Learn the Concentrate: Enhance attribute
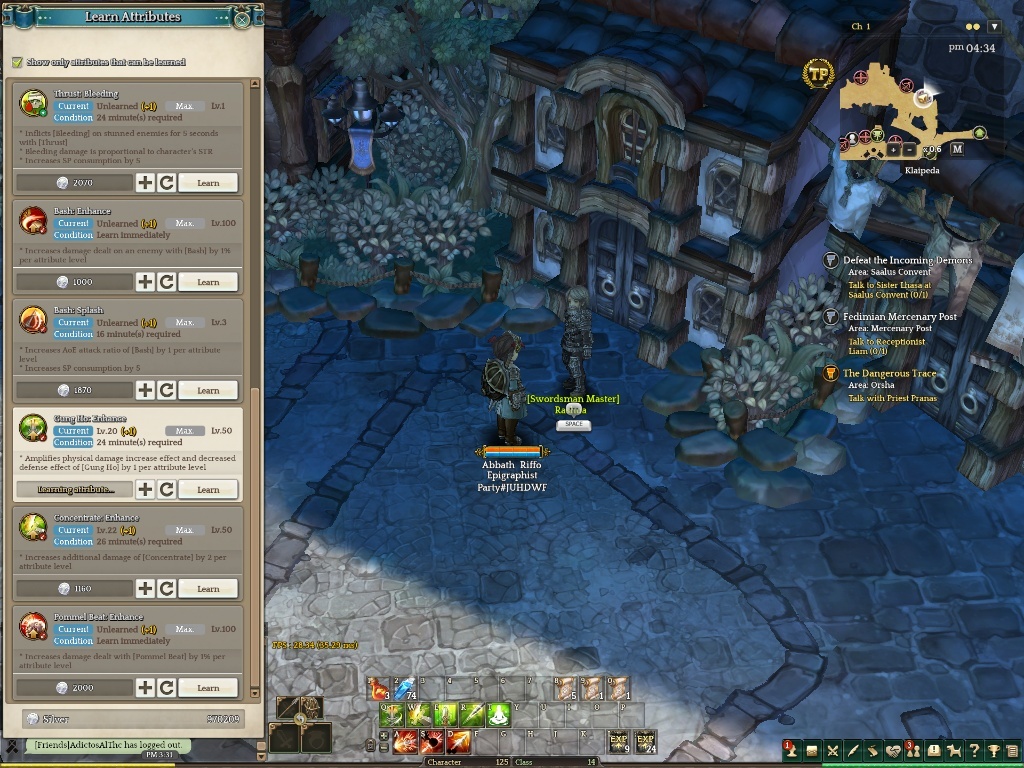 pos(208,589)
